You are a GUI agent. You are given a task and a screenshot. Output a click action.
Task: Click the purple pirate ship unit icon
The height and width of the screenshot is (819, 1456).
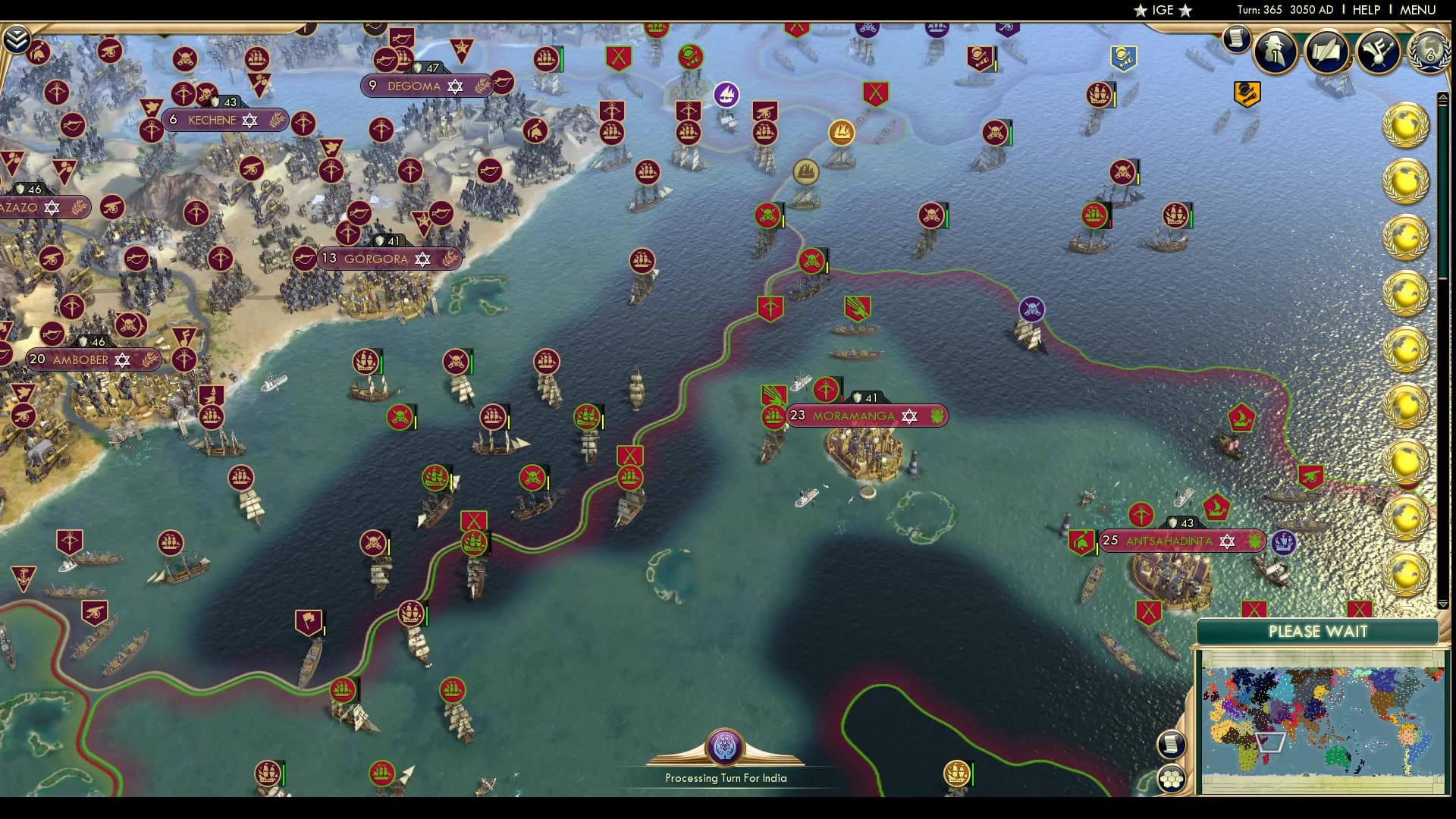(1031, 309)
